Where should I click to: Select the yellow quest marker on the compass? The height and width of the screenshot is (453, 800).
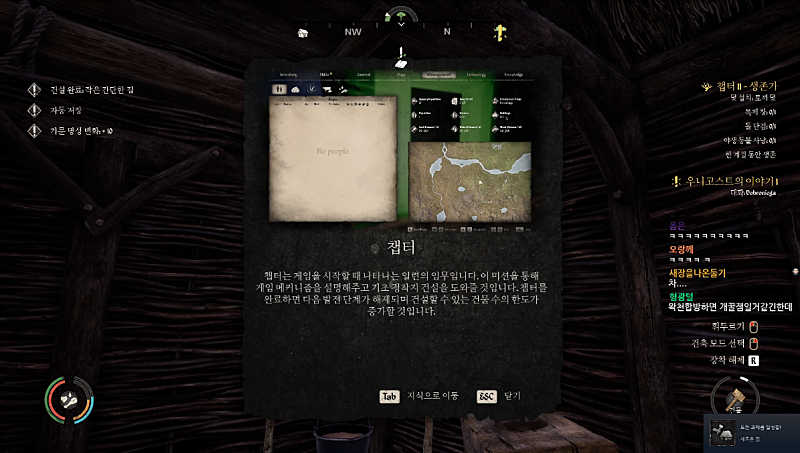point(498,32)
